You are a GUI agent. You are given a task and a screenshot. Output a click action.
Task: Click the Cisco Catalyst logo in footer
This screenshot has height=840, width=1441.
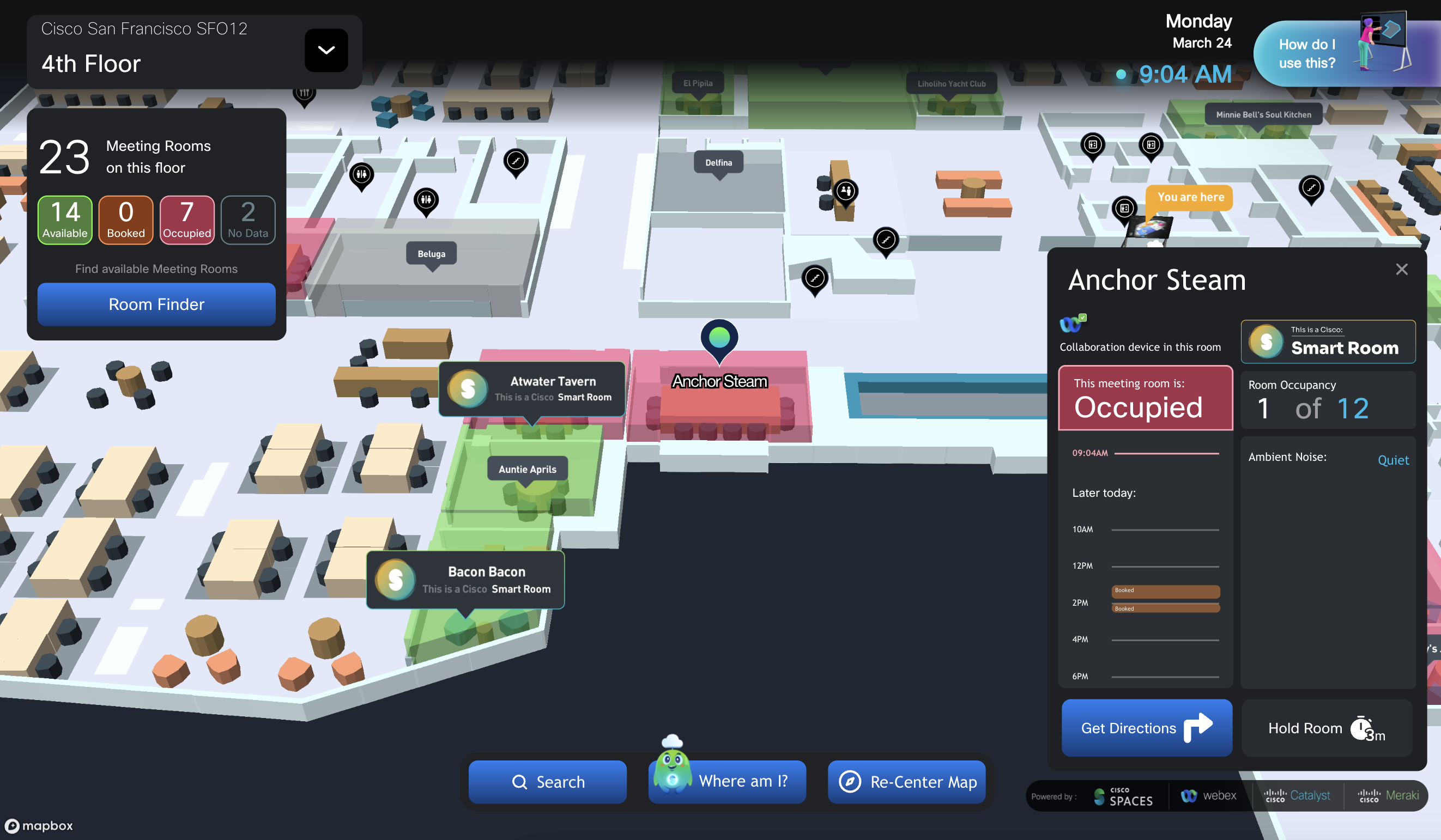point(1297,795)
